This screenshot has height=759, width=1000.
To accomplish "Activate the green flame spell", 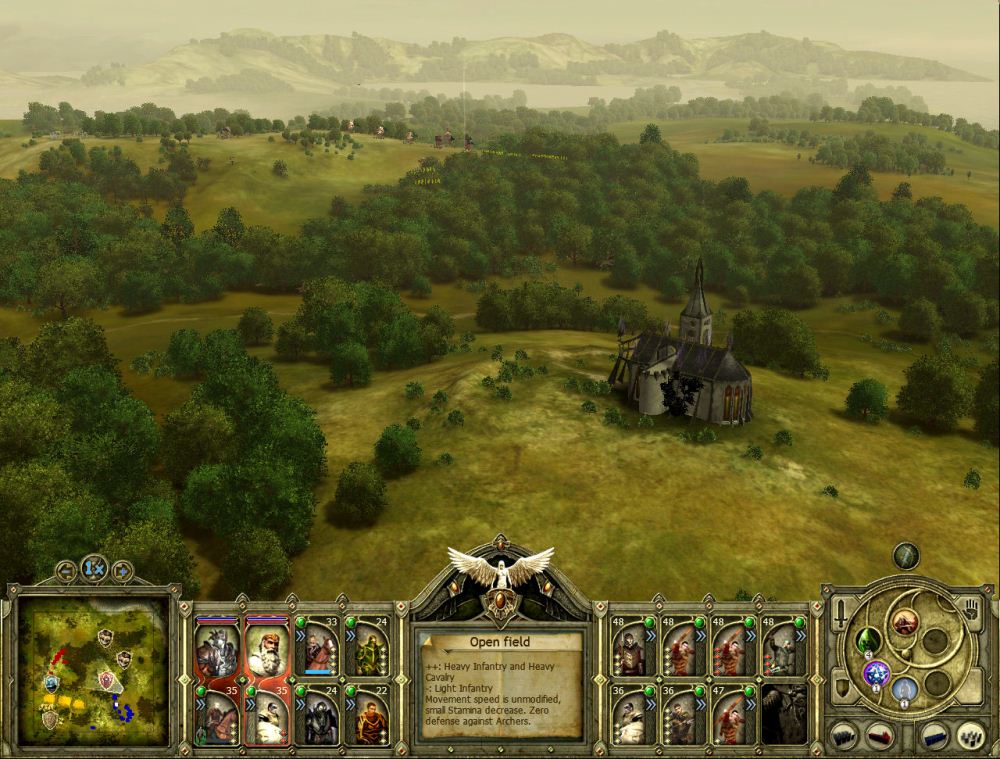I will 867,641.
